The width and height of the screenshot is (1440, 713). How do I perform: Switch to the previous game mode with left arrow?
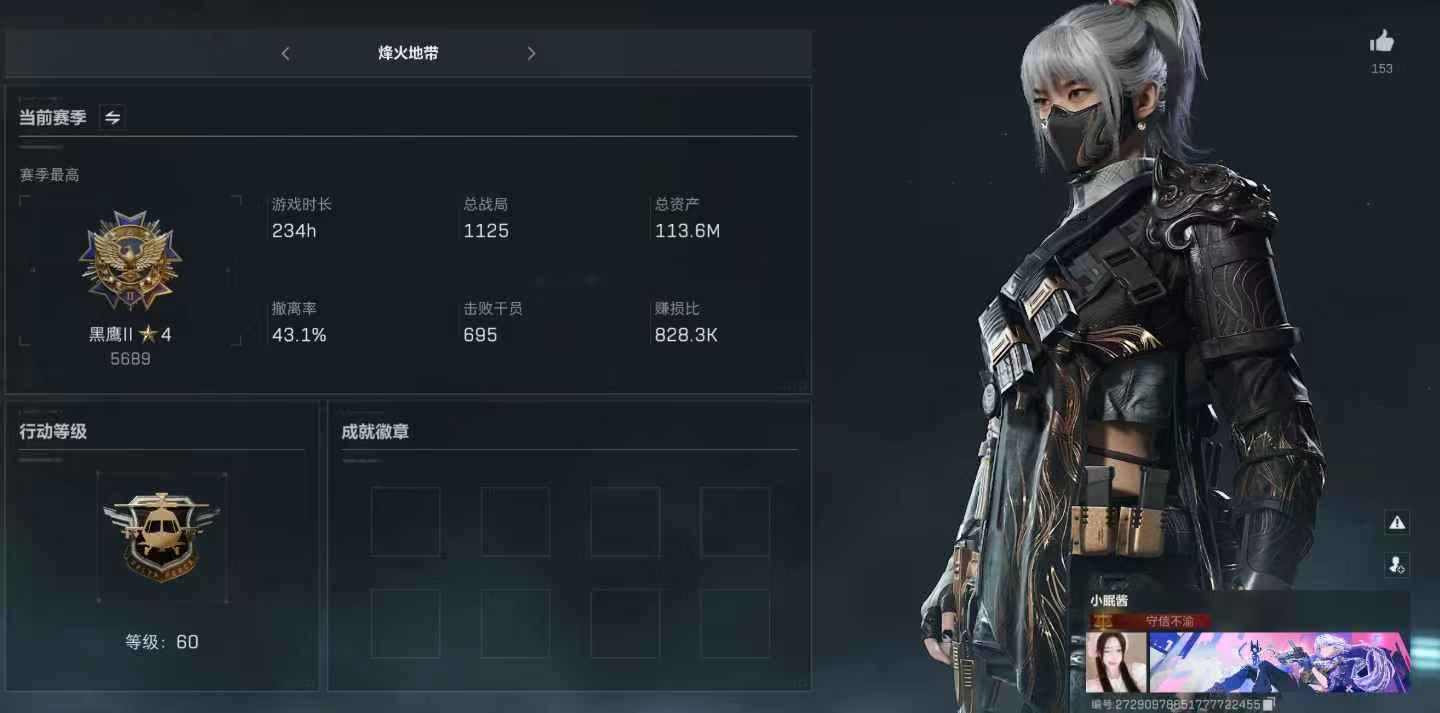[286, 54]
